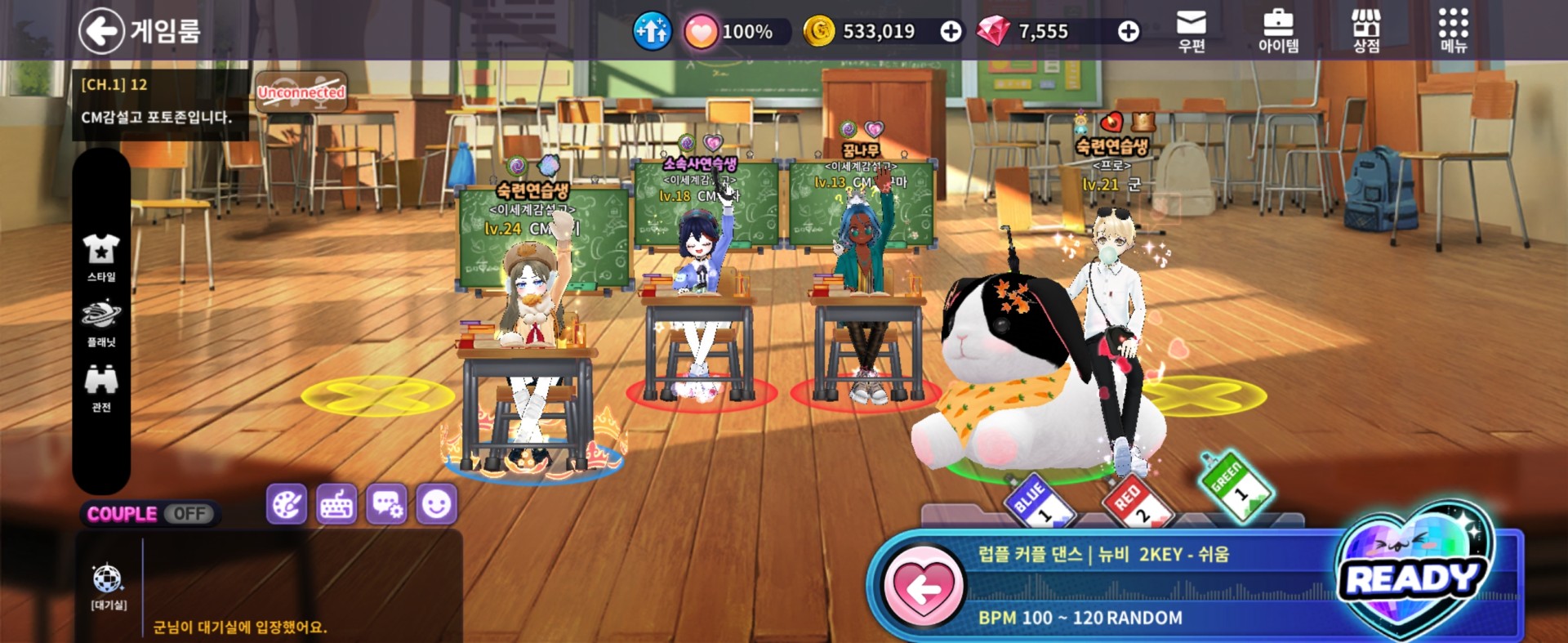The height and width of the screenshot is (643, 1568).
Task: Open the 우편 mailbox
Action: coord(1192,30)
